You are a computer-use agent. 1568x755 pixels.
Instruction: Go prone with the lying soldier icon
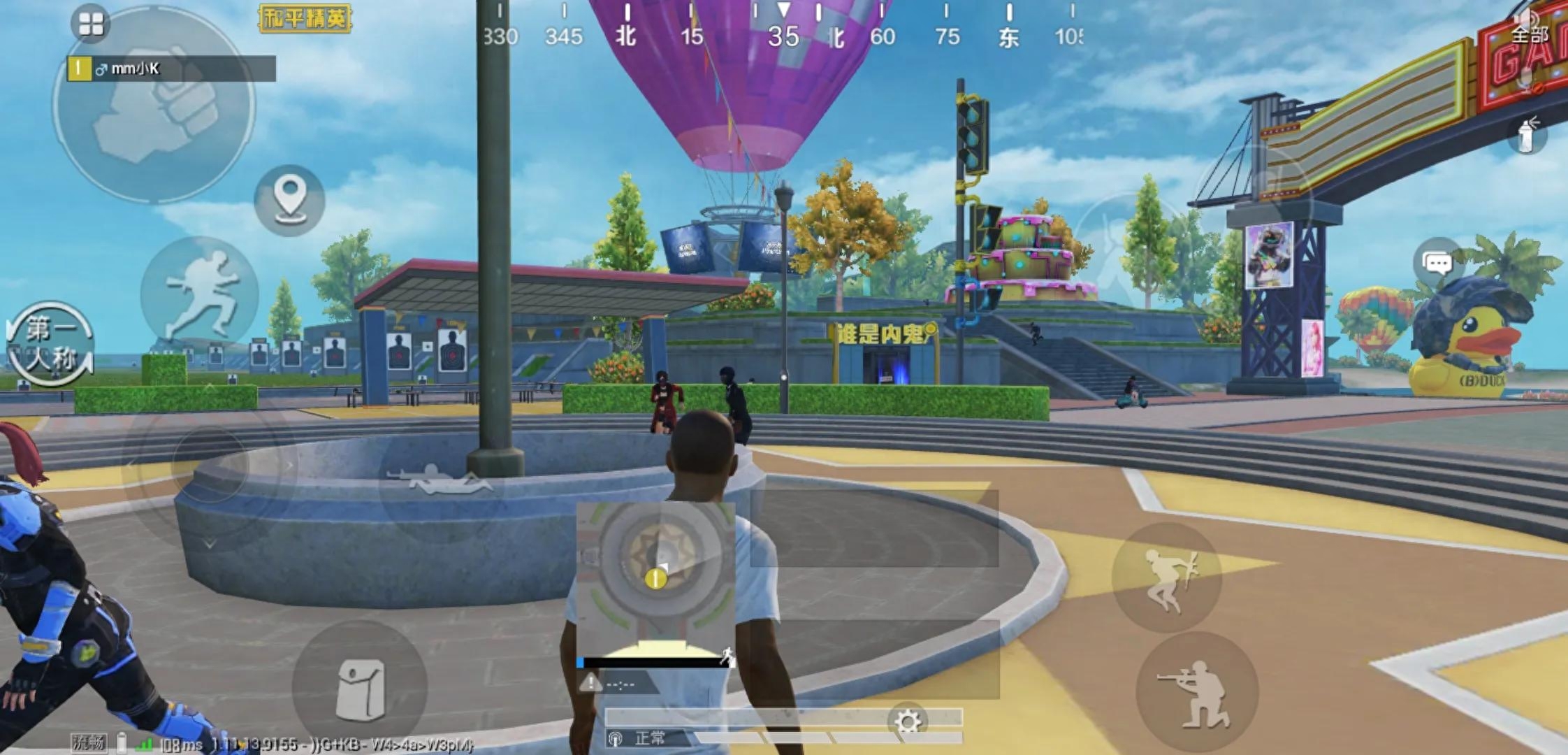tap(438, 481)
